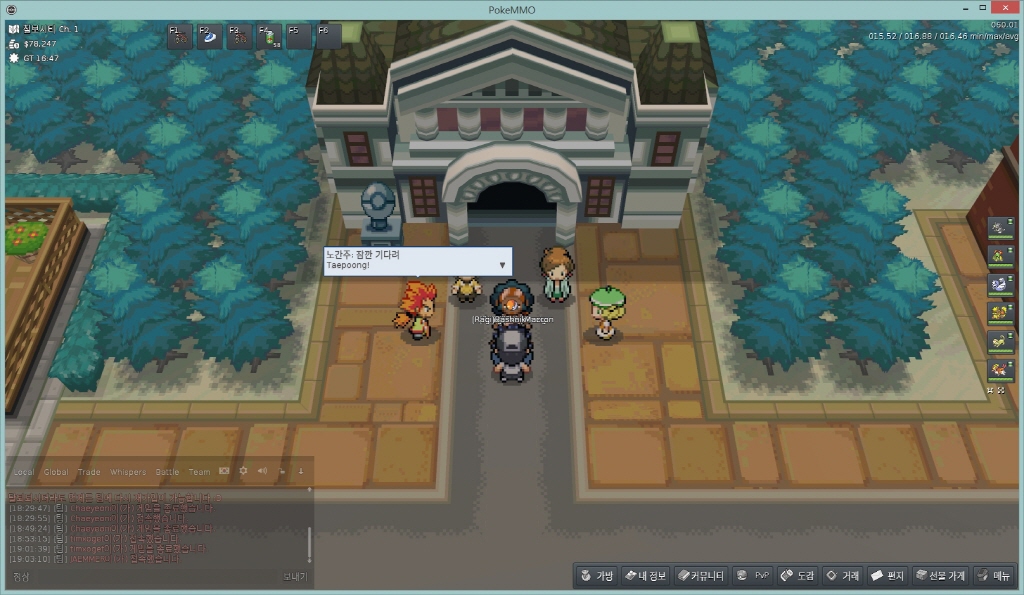Switch to the Global chat tab
This screenshot has width=1024, height=595.
(56, 472)
